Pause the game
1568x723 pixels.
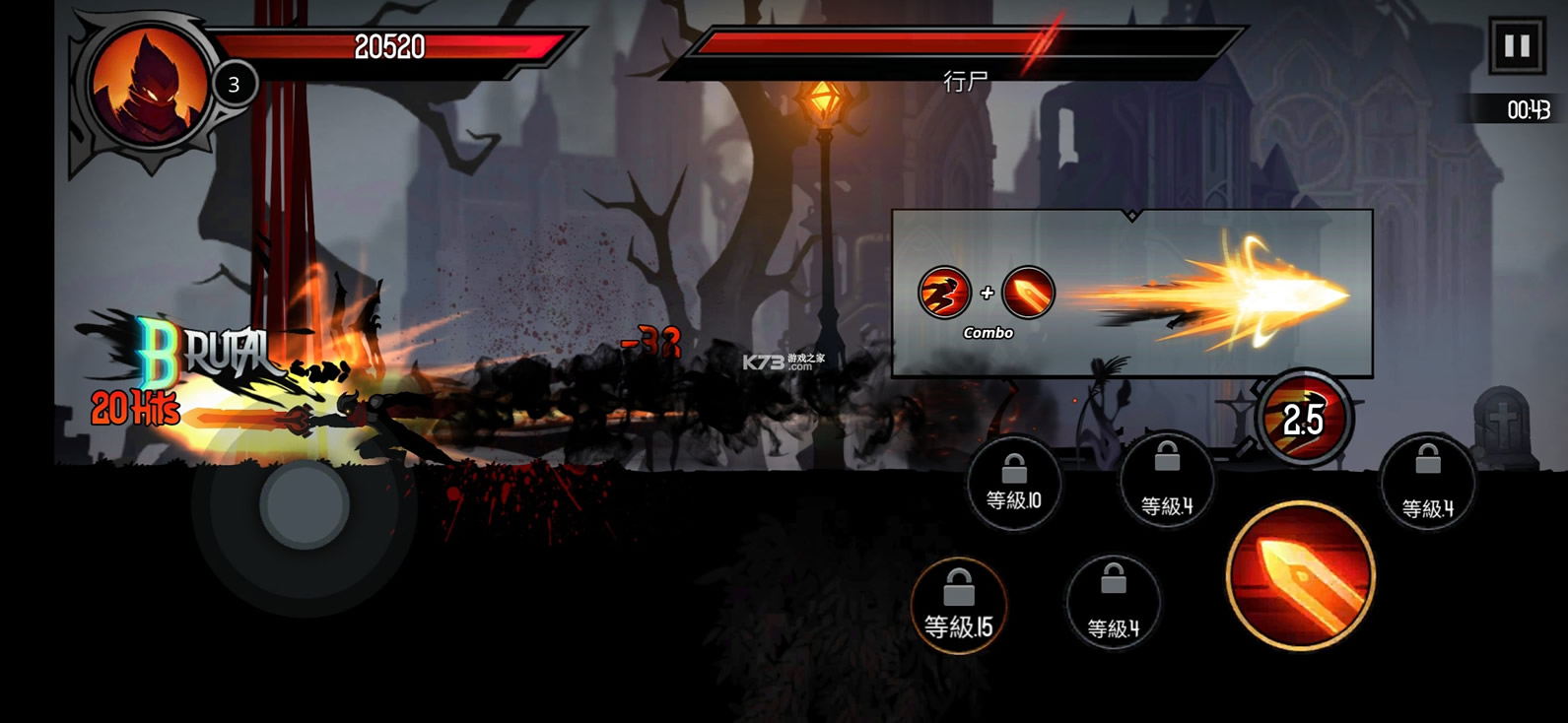pos(1516,46)
